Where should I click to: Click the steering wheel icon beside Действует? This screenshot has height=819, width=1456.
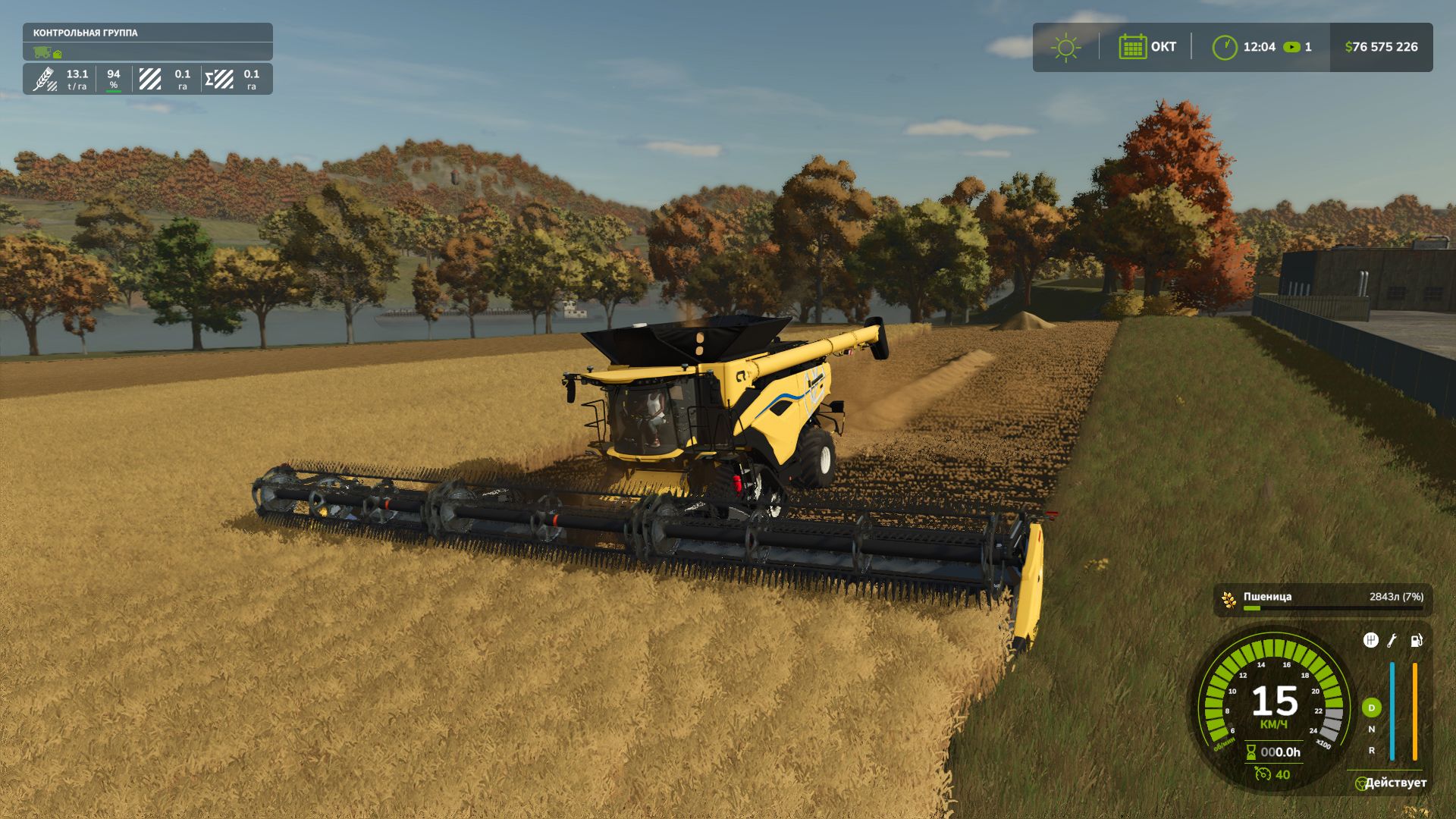pyautogui.click(x=1360, y=783)
